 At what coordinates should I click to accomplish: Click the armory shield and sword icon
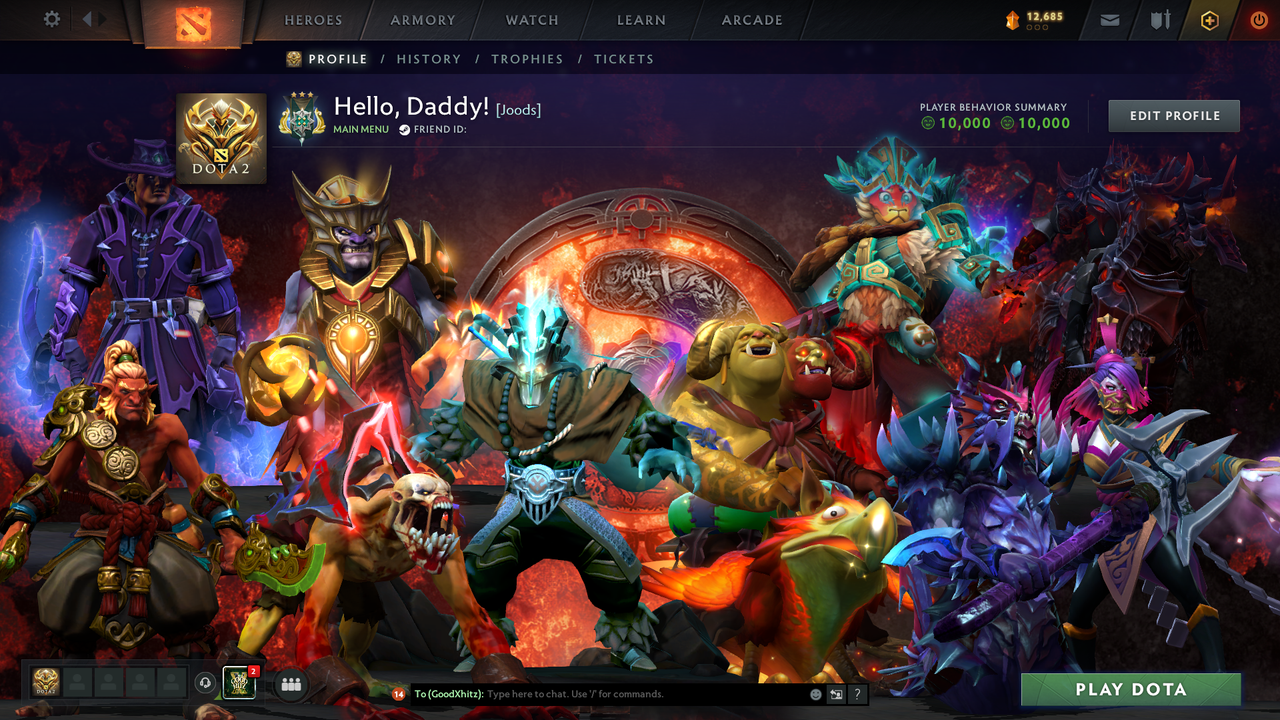click(1160, 19)
